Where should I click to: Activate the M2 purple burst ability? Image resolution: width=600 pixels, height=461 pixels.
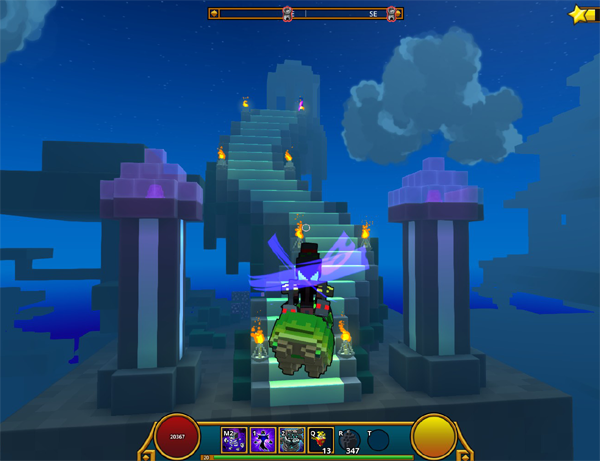235,439
